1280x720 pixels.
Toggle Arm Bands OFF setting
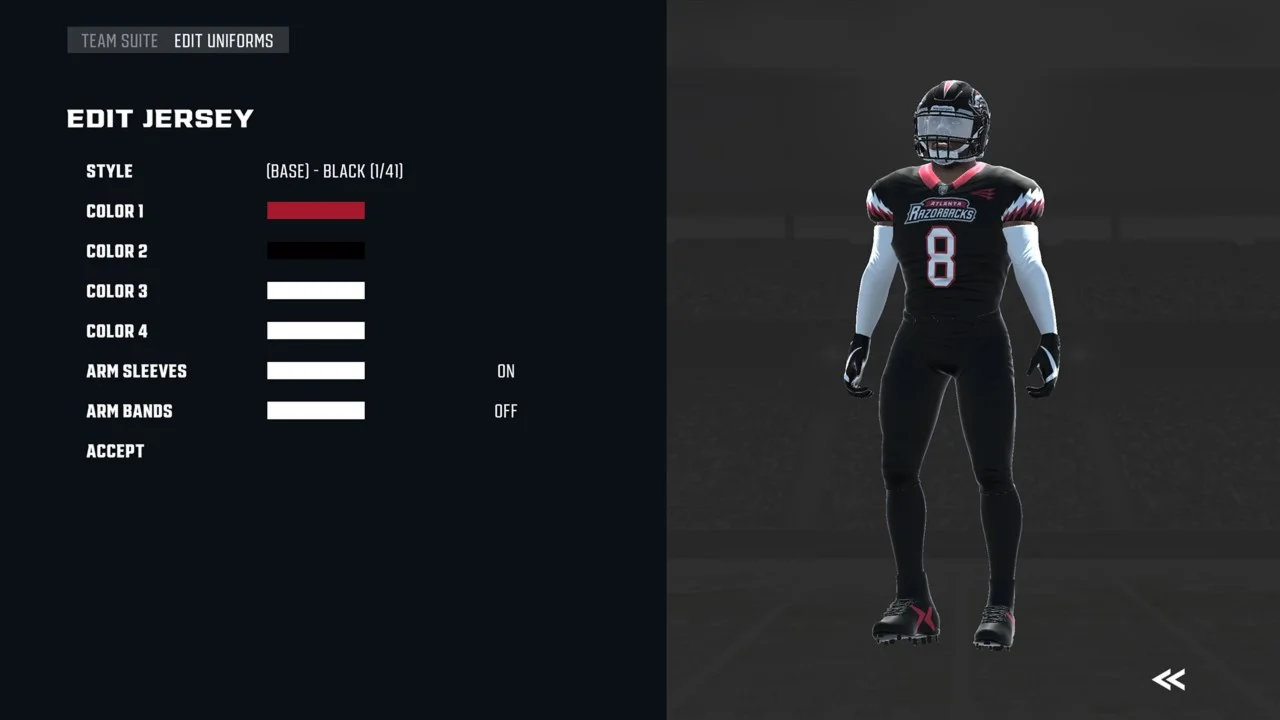(x=506, y=411)
